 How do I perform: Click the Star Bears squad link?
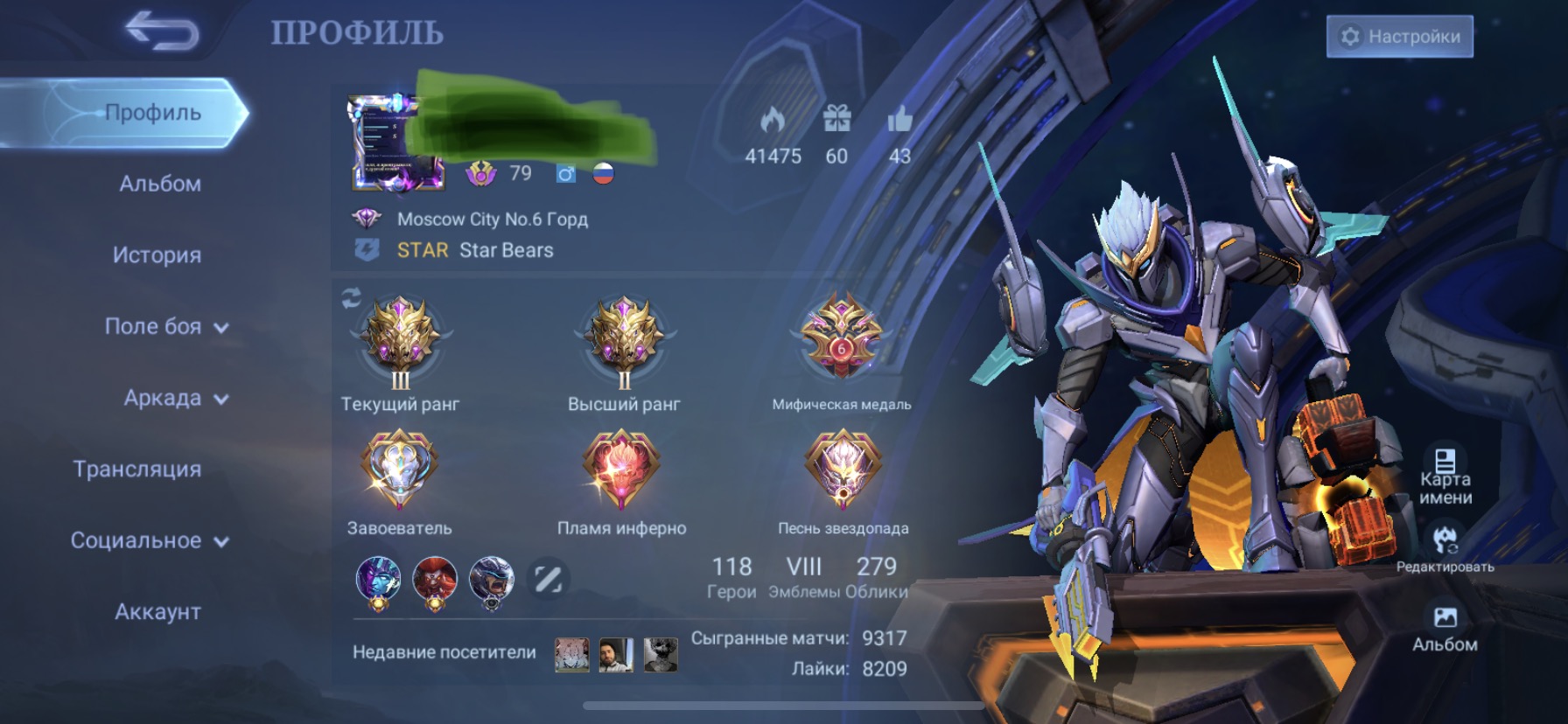tap(505, 250)
